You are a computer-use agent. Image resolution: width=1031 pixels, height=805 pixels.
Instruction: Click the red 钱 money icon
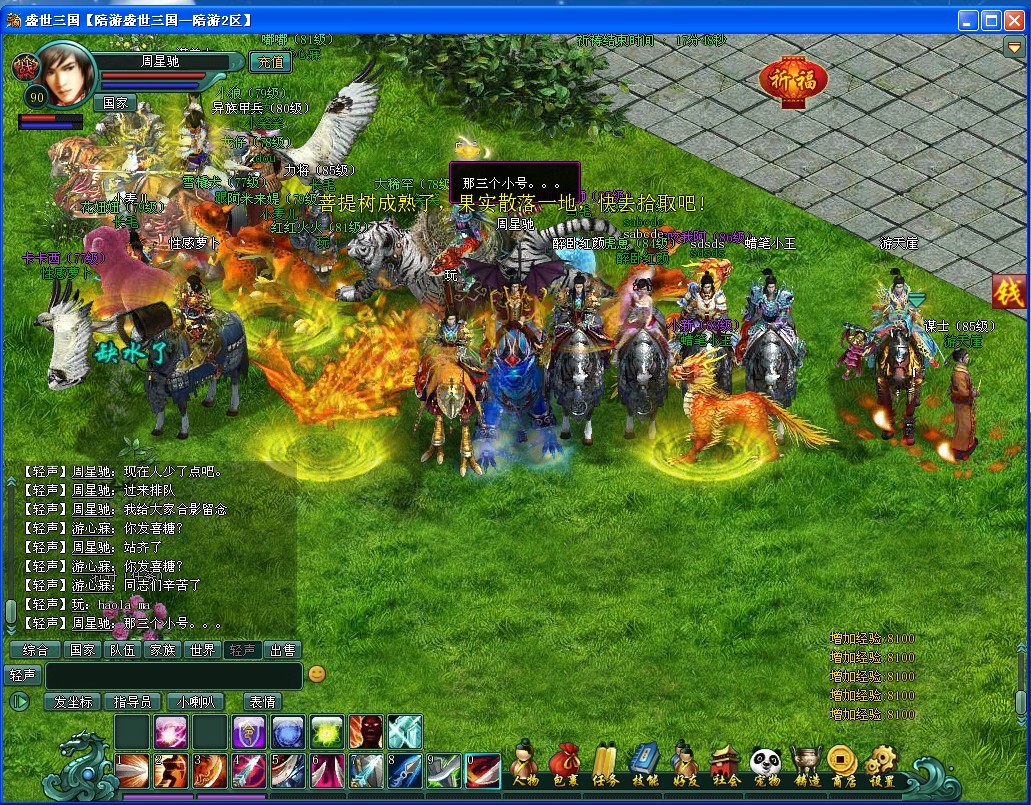point(1008,291)
